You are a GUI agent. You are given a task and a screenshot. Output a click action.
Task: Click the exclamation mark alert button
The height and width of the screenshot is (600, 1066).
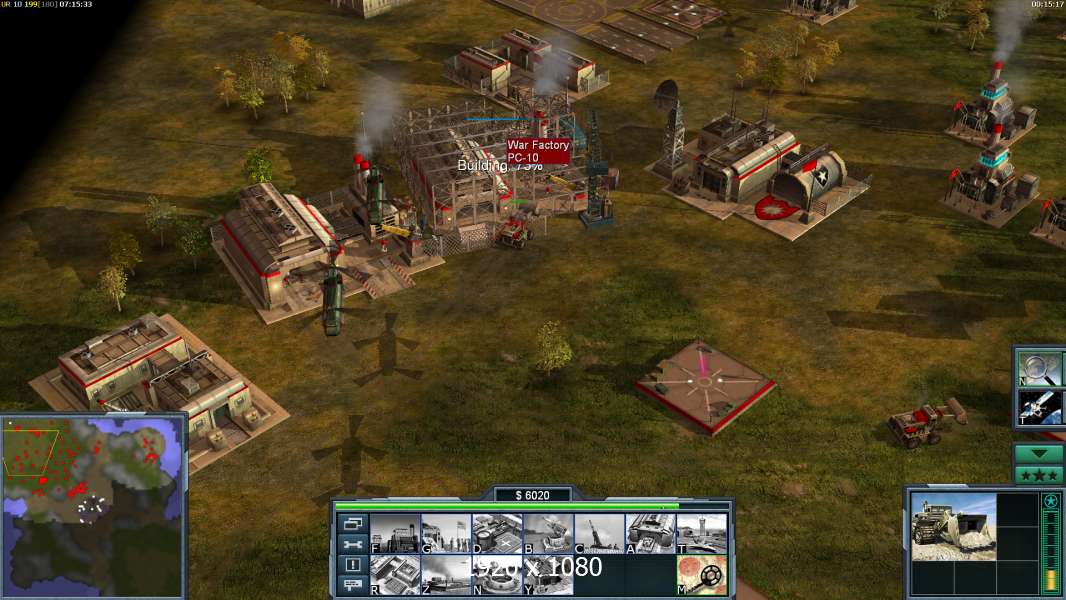point(352,565)
